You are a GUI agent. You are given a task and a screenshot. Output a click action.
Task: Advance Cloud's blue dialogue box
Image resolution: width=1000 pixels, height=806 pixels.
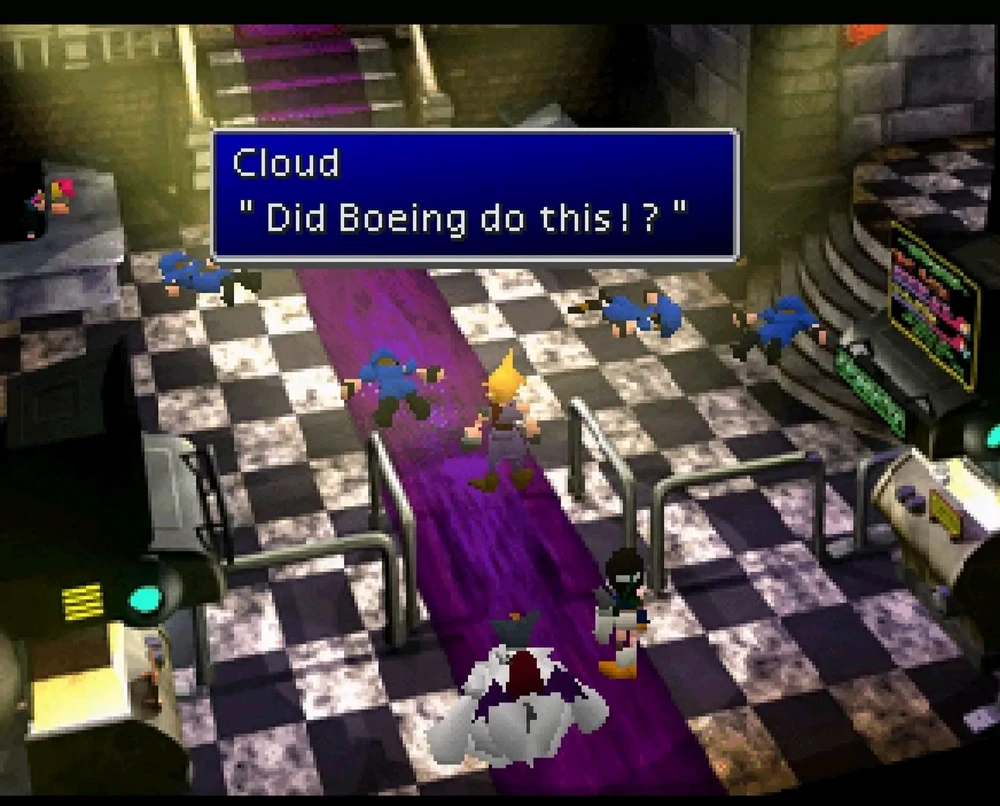[474, 194]
